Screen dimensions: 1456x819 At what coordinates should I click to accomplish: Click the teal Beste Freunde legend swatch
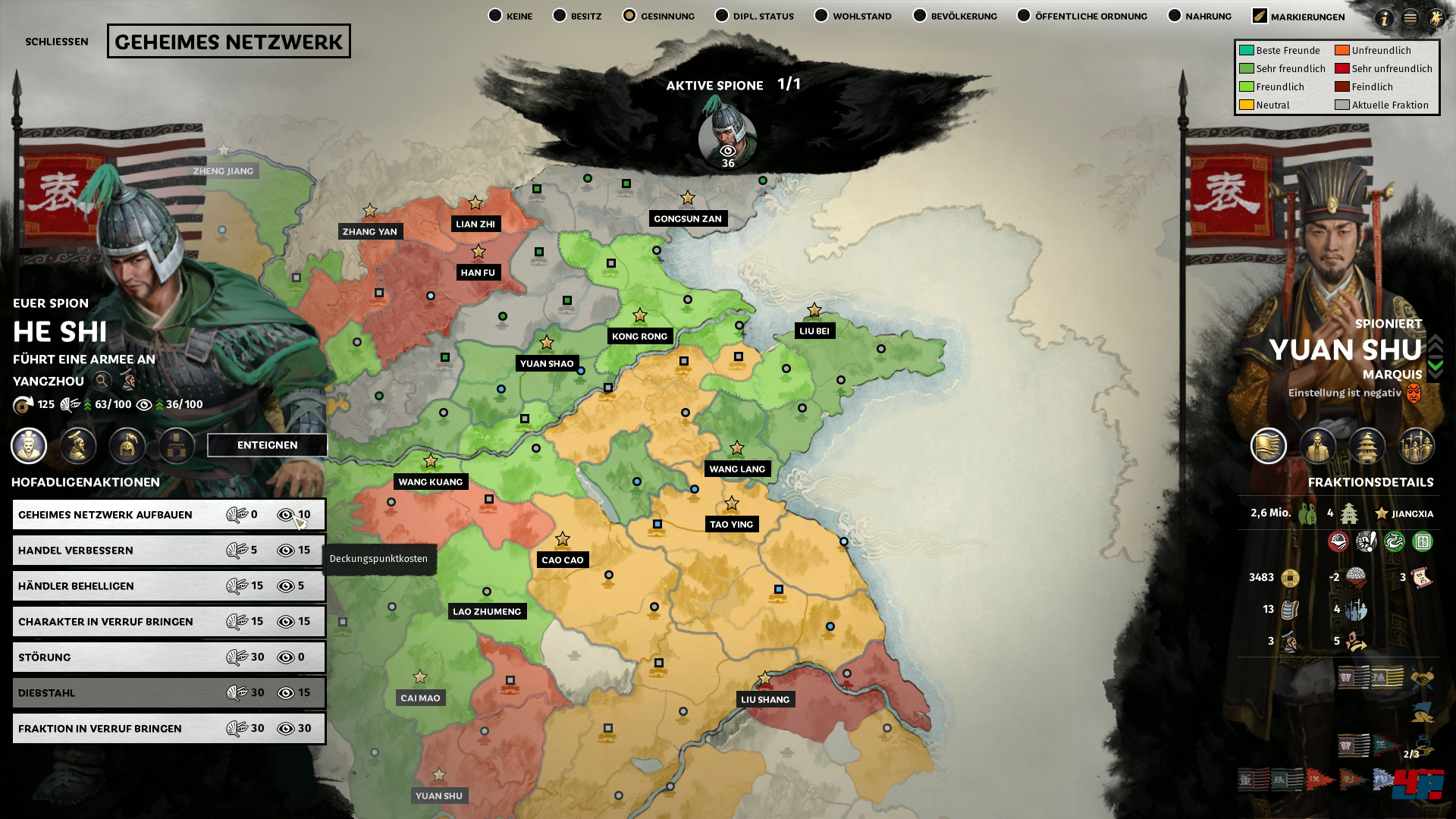1246,51
